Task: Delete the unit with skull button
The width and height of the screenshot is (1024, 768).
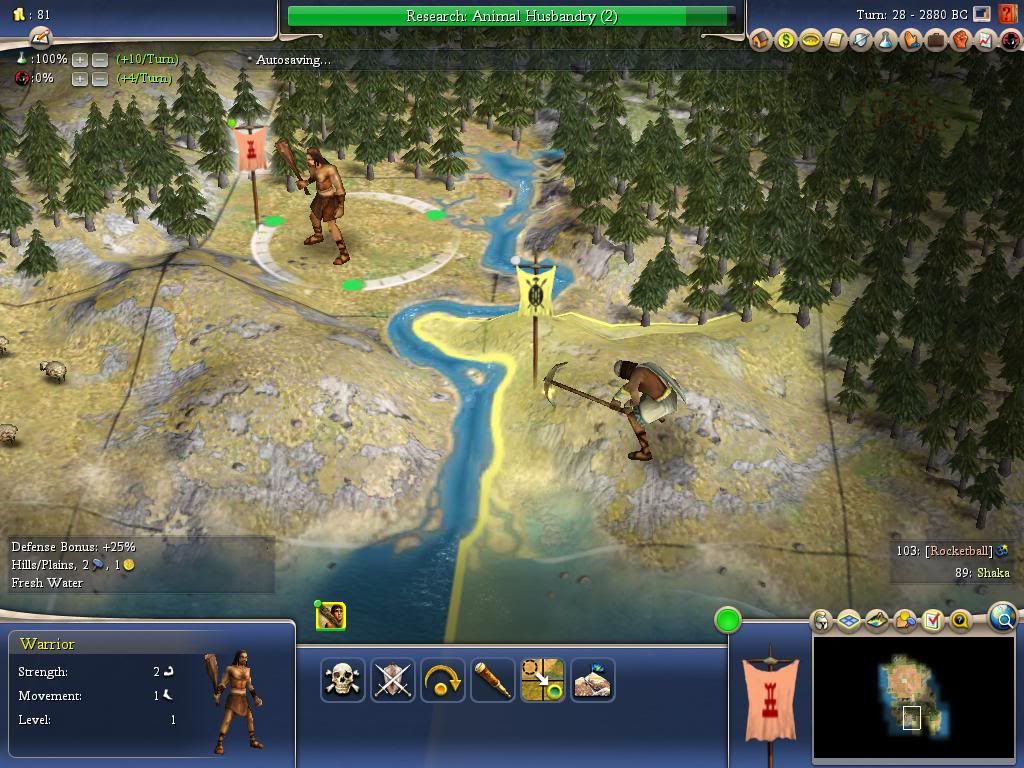Action: point(343,680)
